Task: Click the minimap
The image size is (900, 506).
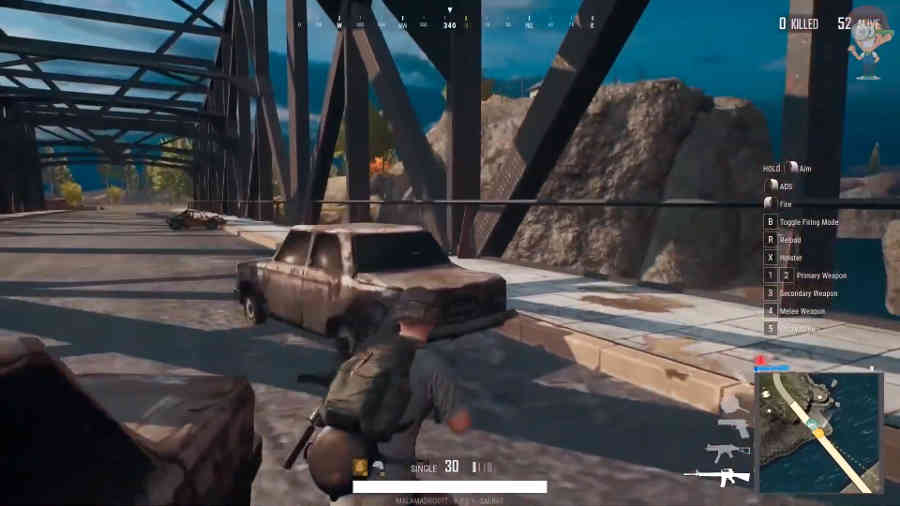Action: point(819,432)
